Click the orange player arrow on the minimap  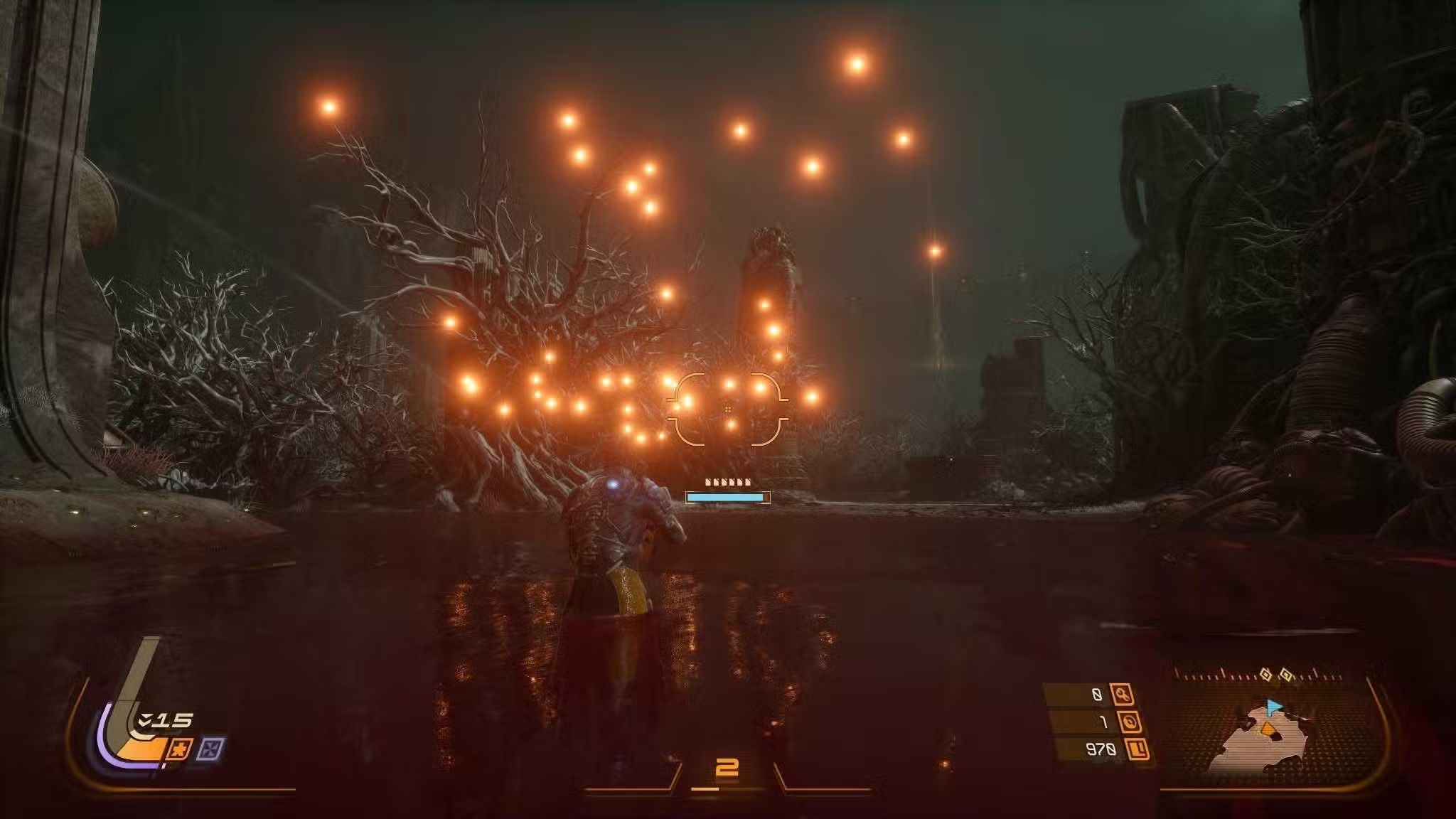1268,727
